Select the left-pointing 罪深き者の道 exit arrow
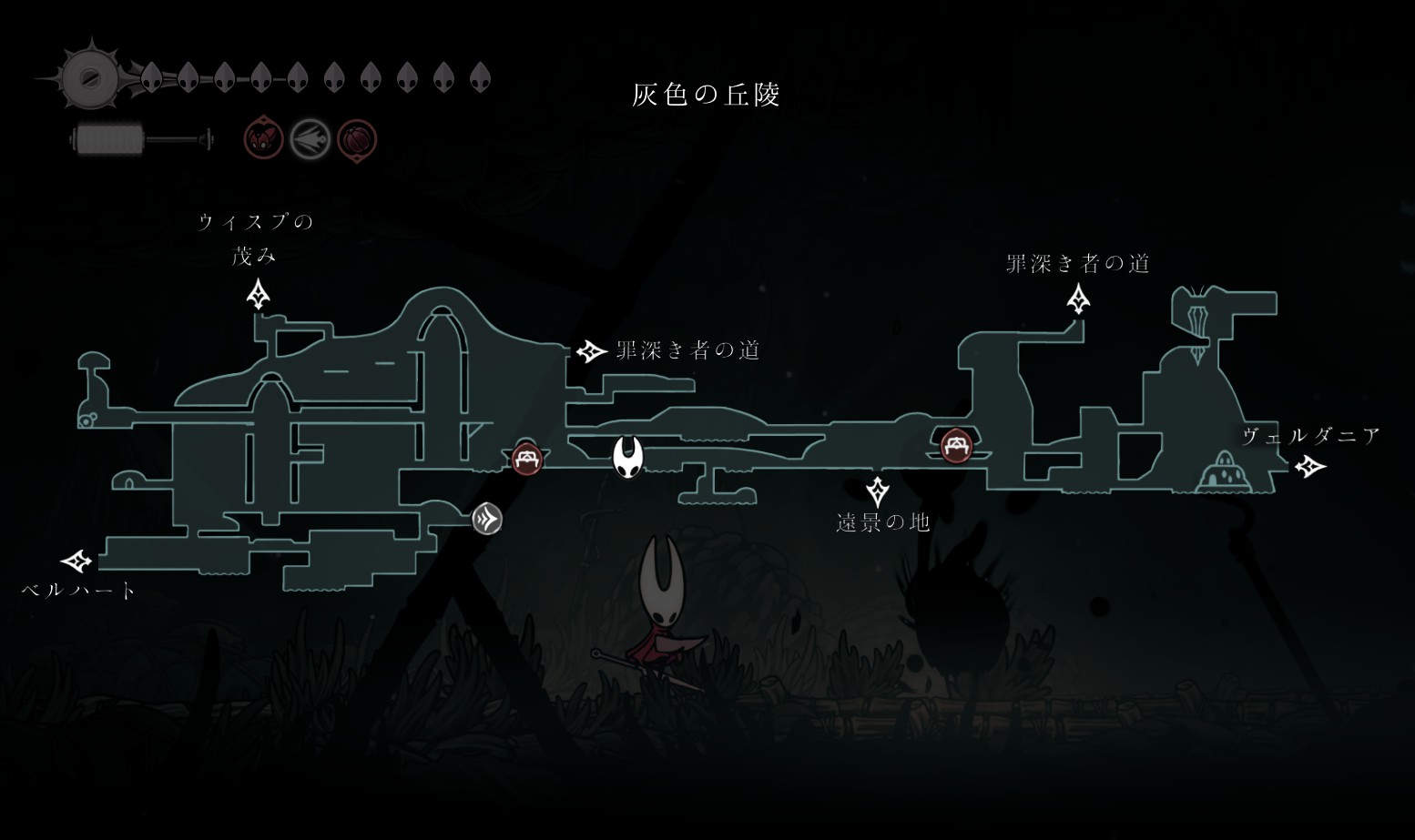This screenshot has width=1415, height=840. click(592, 350)
